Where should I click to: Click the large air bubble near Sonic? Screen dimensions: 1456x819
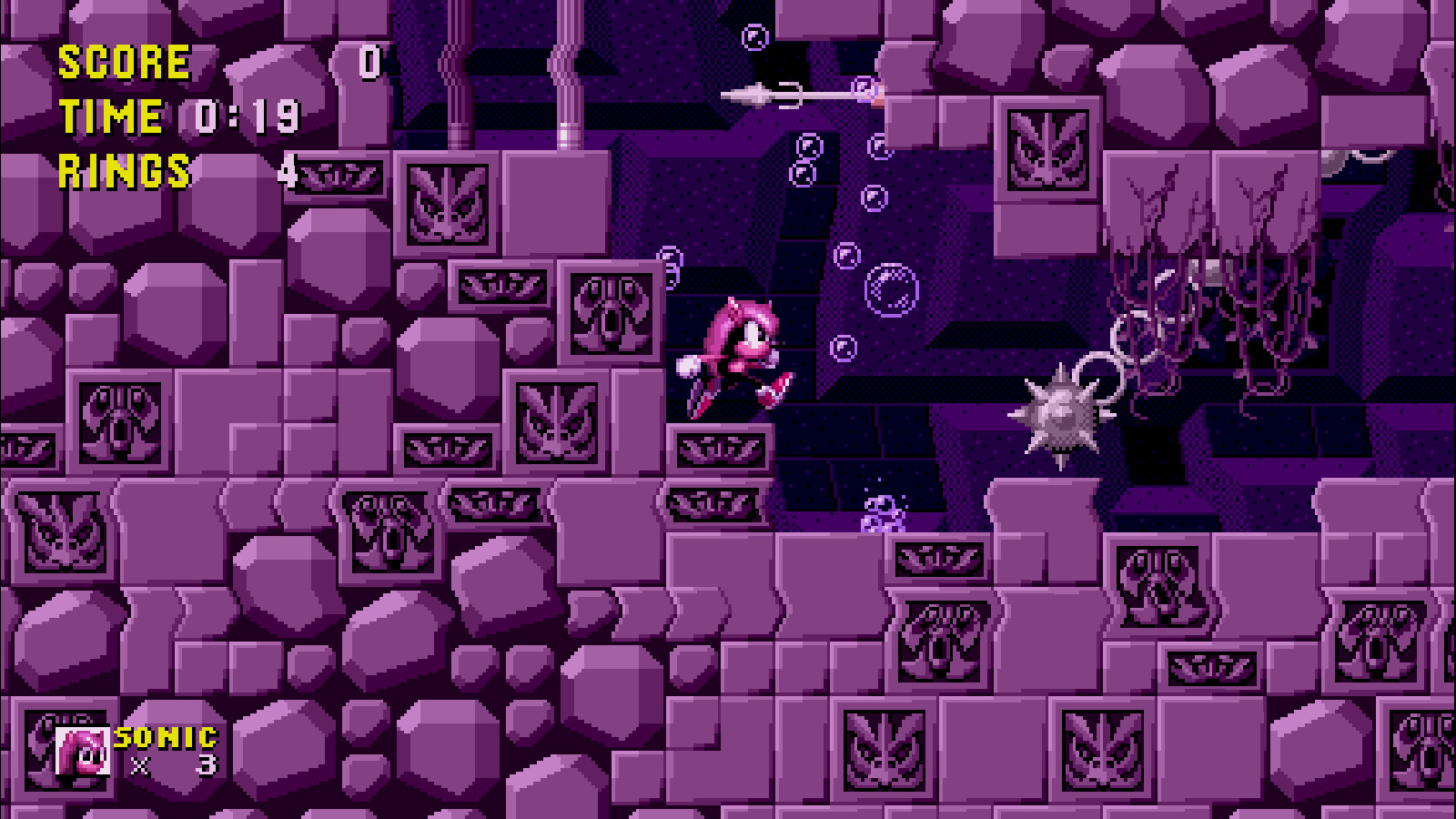click(x=890, y=289)
